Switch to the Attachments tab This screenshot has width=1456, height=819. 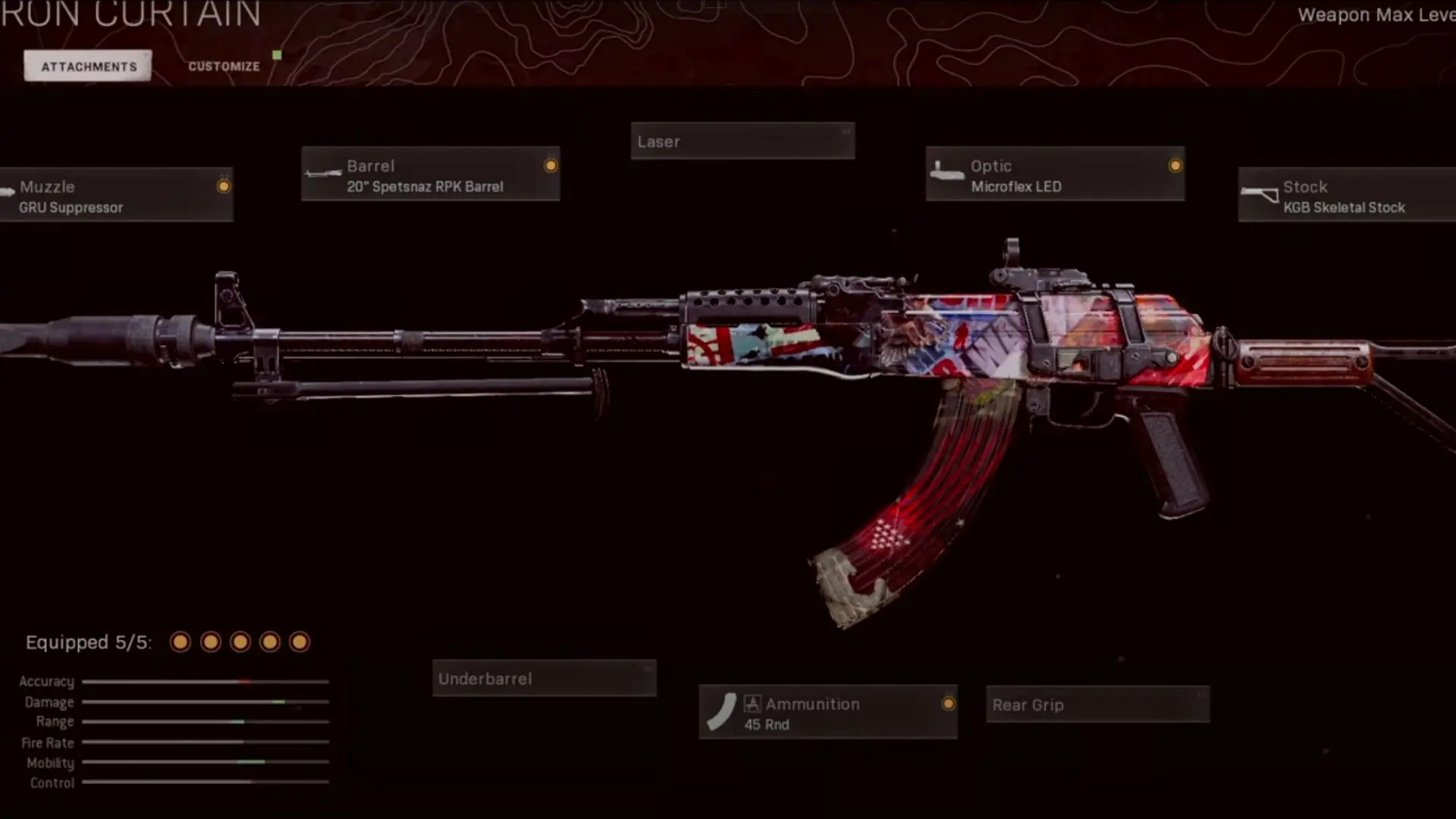click(x=88, y=67)
